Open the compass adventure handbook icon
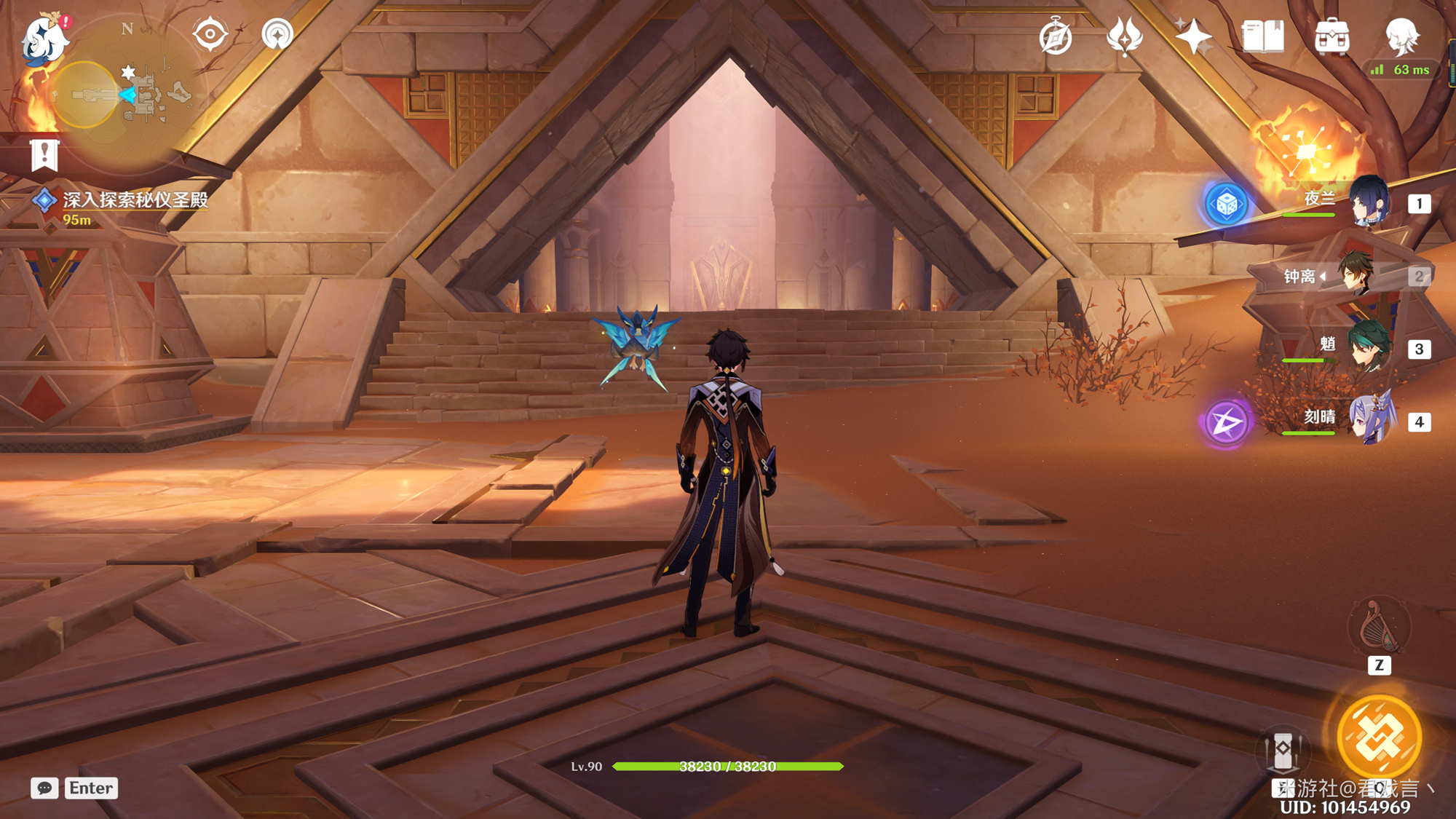Screen dimensions: 1456x819 [x=1056, y=36]
